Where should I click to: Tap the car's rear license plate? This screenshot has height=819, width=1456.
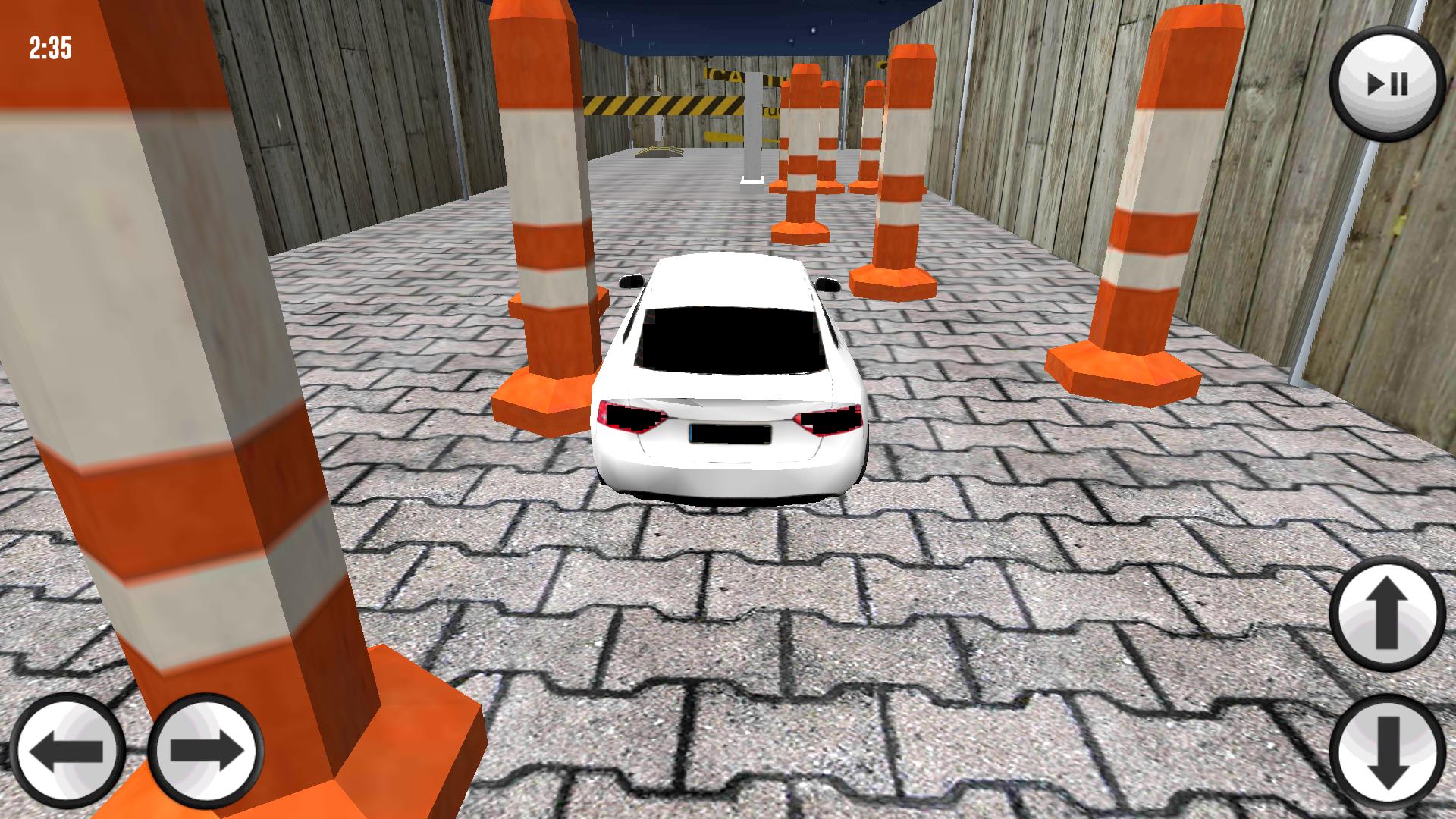tap(730, 432)
